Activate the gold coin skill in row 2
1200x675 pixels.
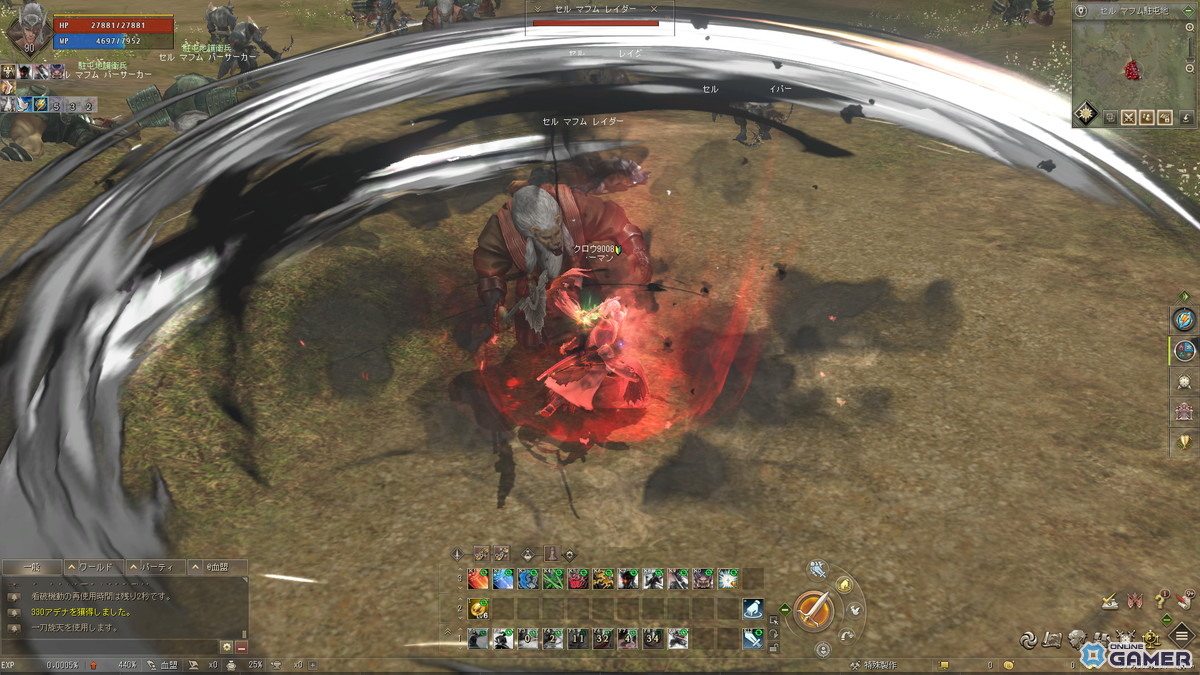click(x=478, y=608)
